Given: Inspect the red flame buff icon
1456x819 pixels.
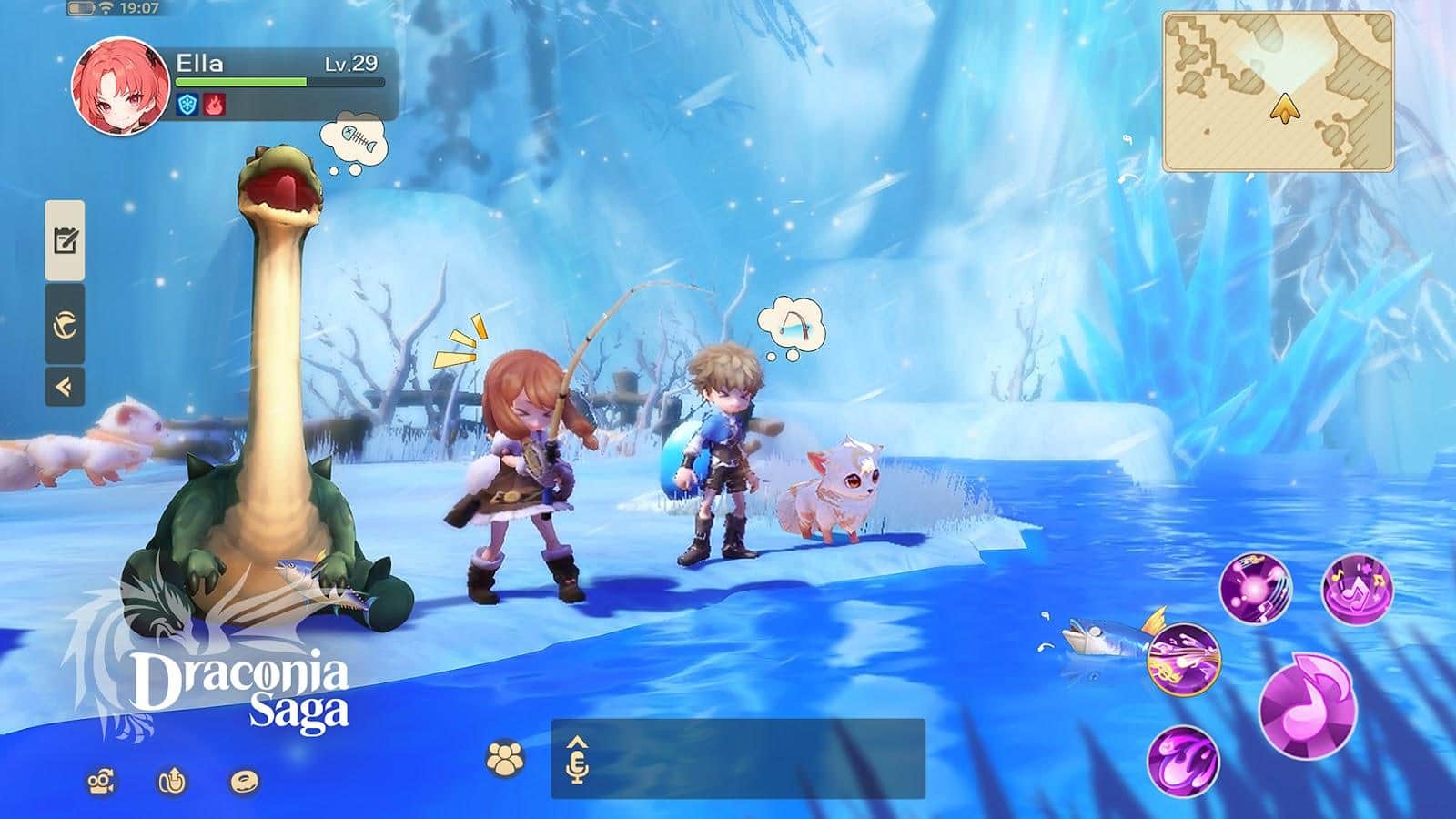Looking at the screenshot, I should (214, 106).
